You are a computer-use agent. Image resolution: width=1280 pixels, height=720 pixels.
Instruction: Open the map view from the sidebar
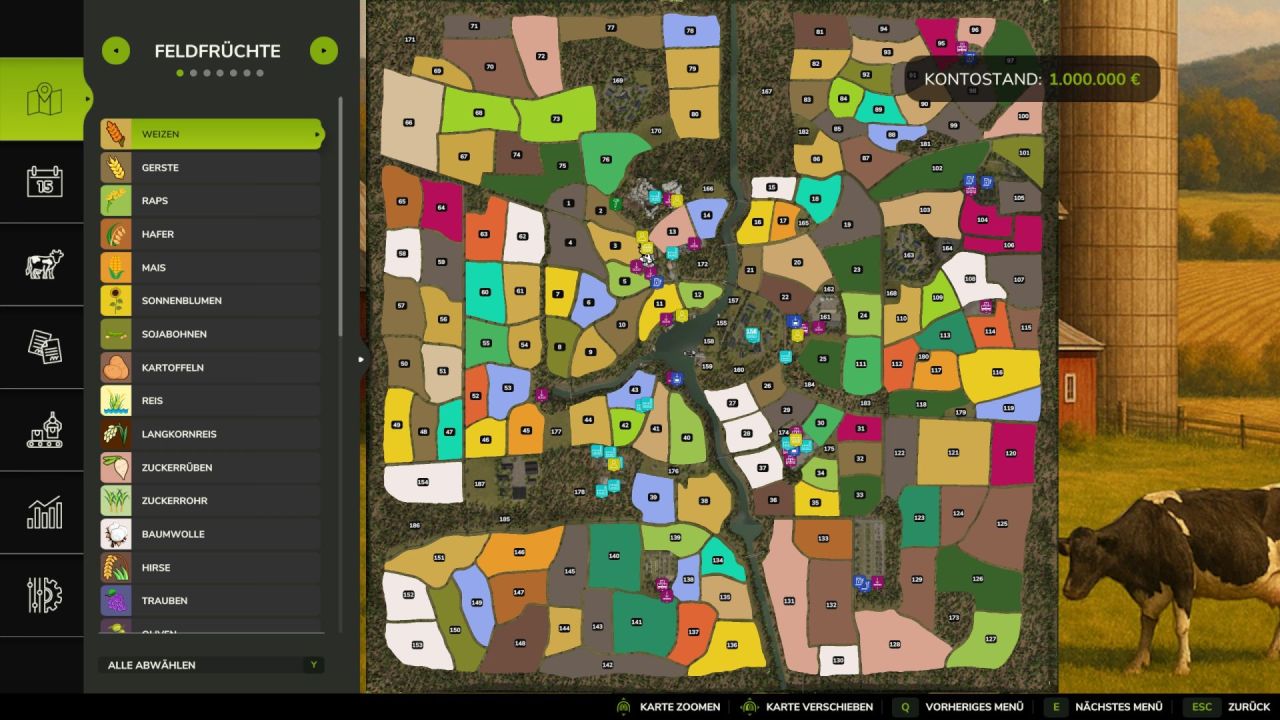click(42, 97)
